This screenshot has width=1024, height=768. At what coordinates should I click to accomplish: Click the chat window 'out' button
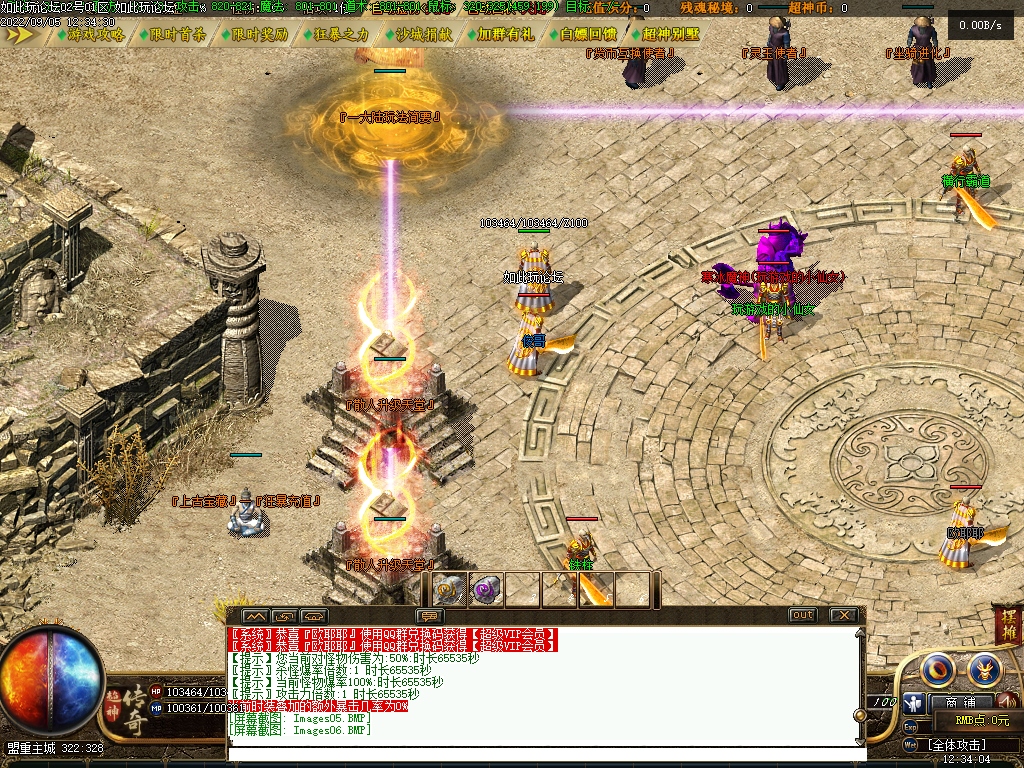(802, 615)
